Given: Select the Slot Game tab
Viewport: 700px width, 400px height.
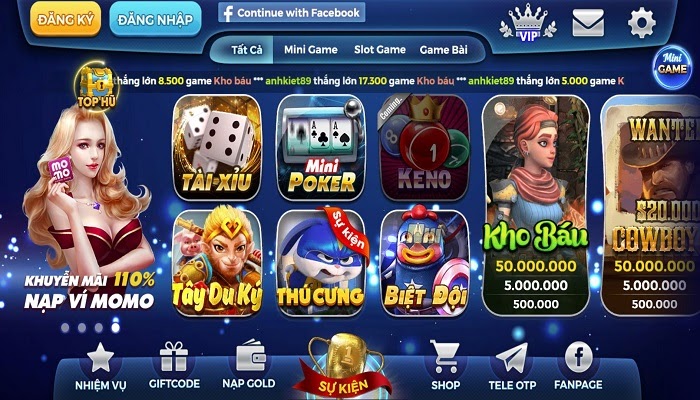Looking at the screenshot, I should pyautogui.click(x=380, y=49).
